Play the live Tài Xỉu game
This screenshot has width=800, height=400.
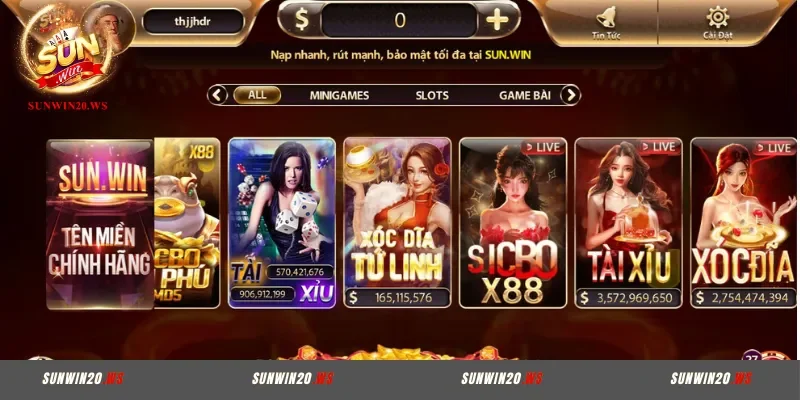[x=629, y=220]
